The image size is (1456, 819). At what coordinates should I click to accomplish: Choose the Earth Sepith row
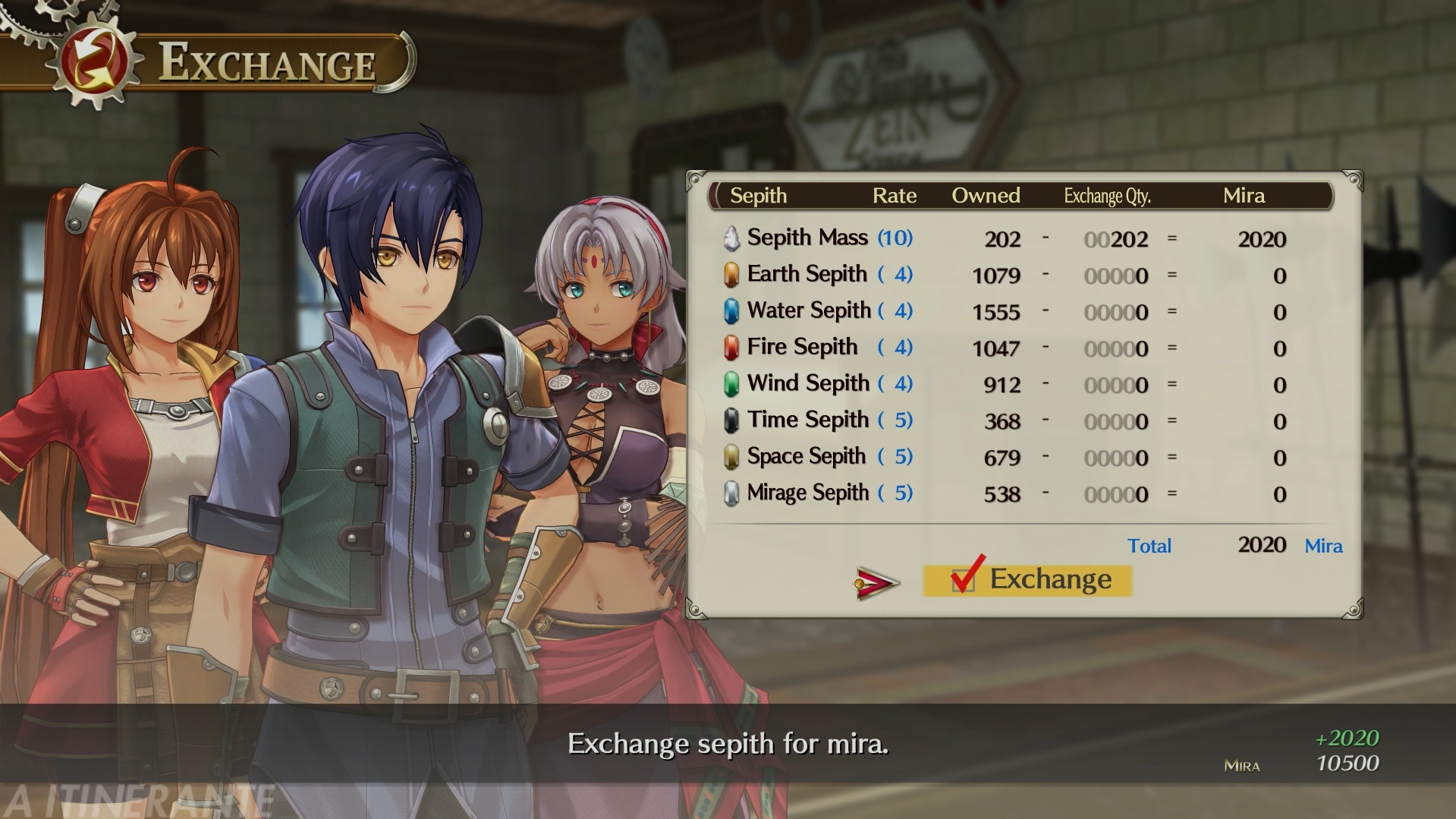(x=807, y=275)
